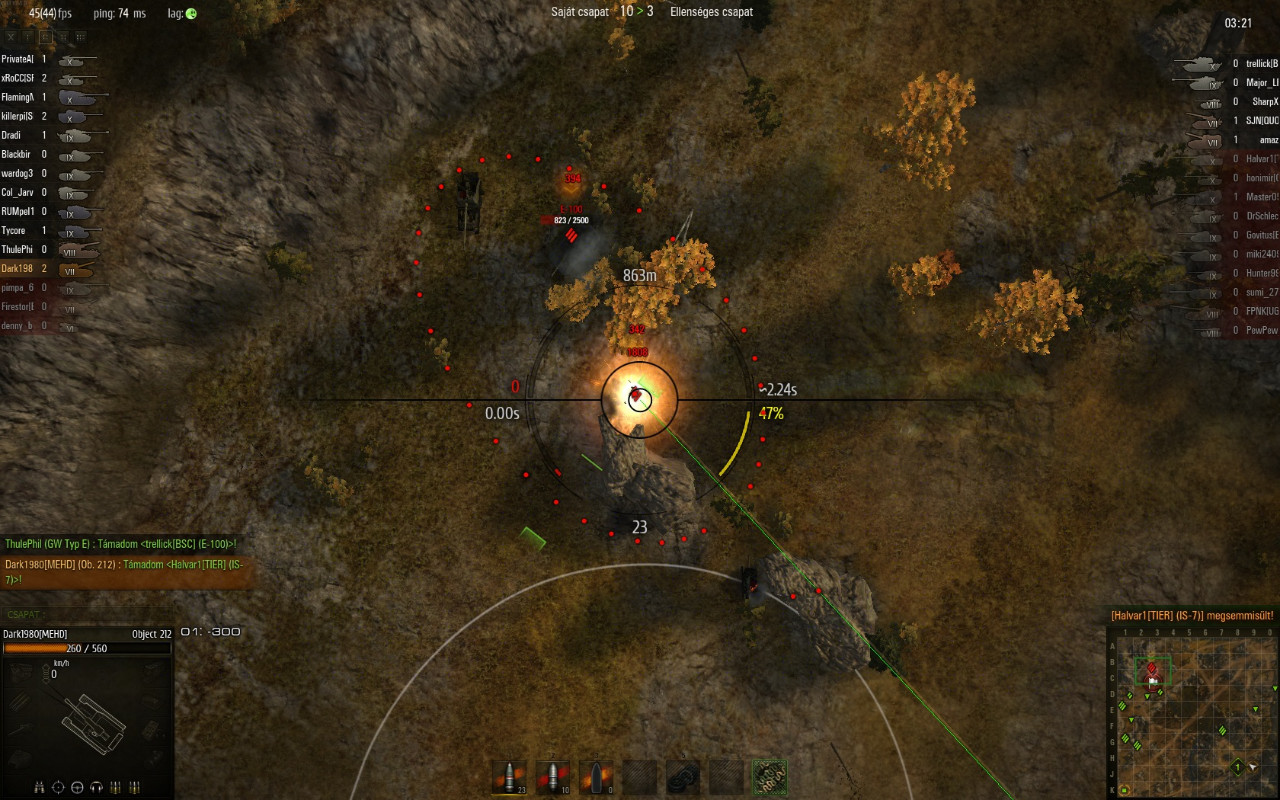
Task: Activate the black consumable item in the hotbar
Action: (683, 777)
